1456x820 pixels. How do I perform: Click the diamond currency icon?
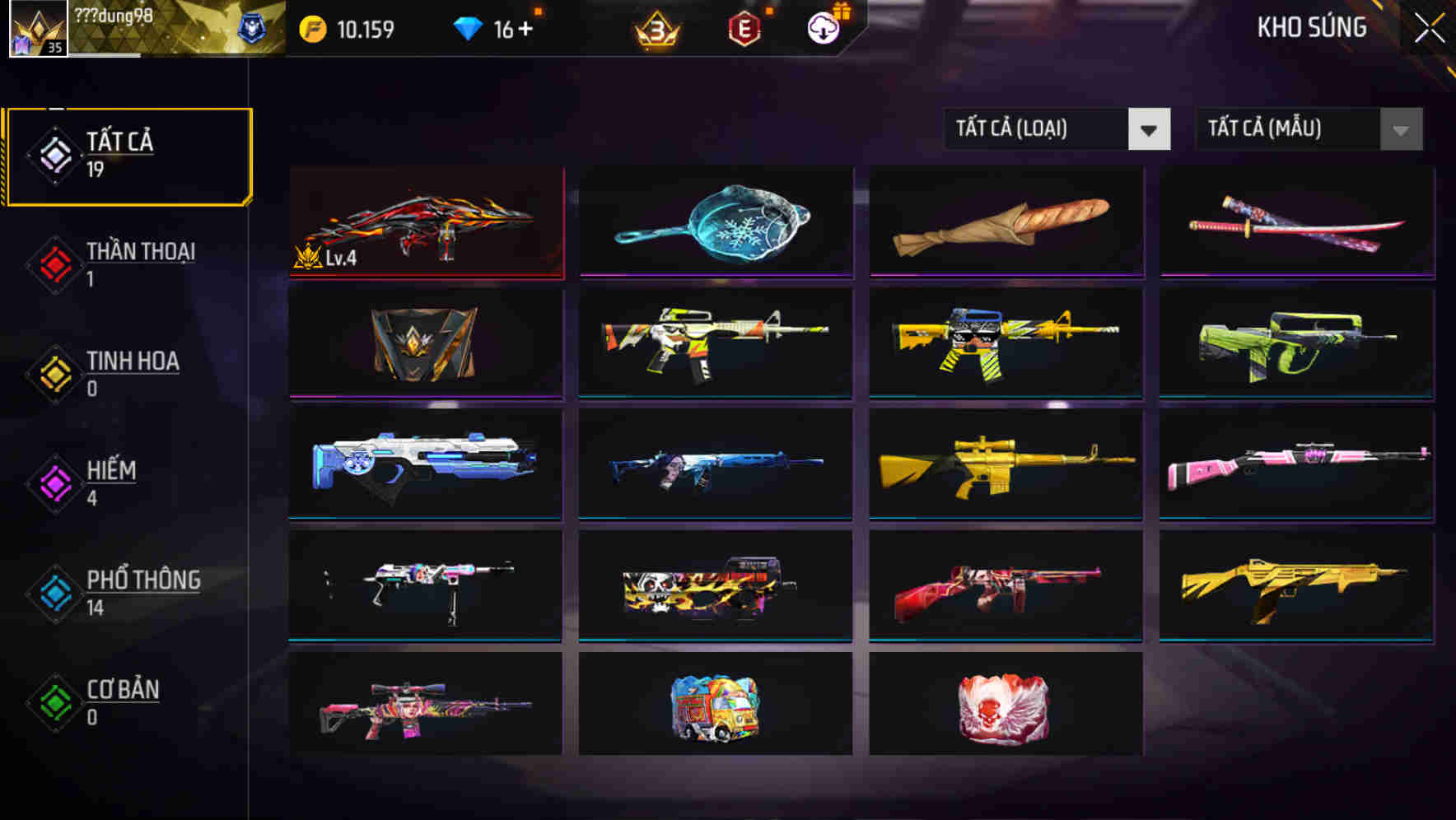469,26
